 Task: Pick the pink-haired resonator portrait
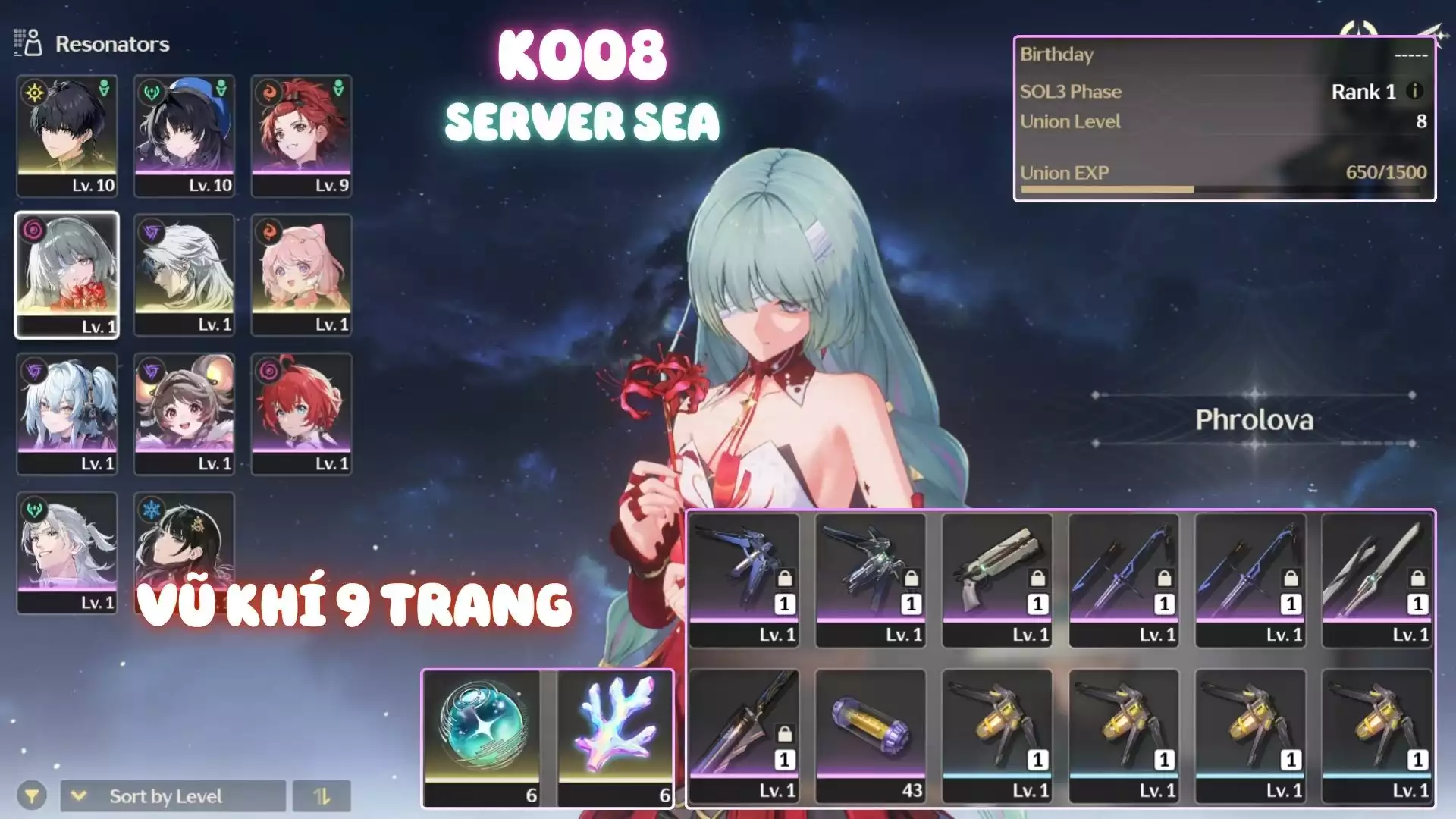[x=301, y=275]
